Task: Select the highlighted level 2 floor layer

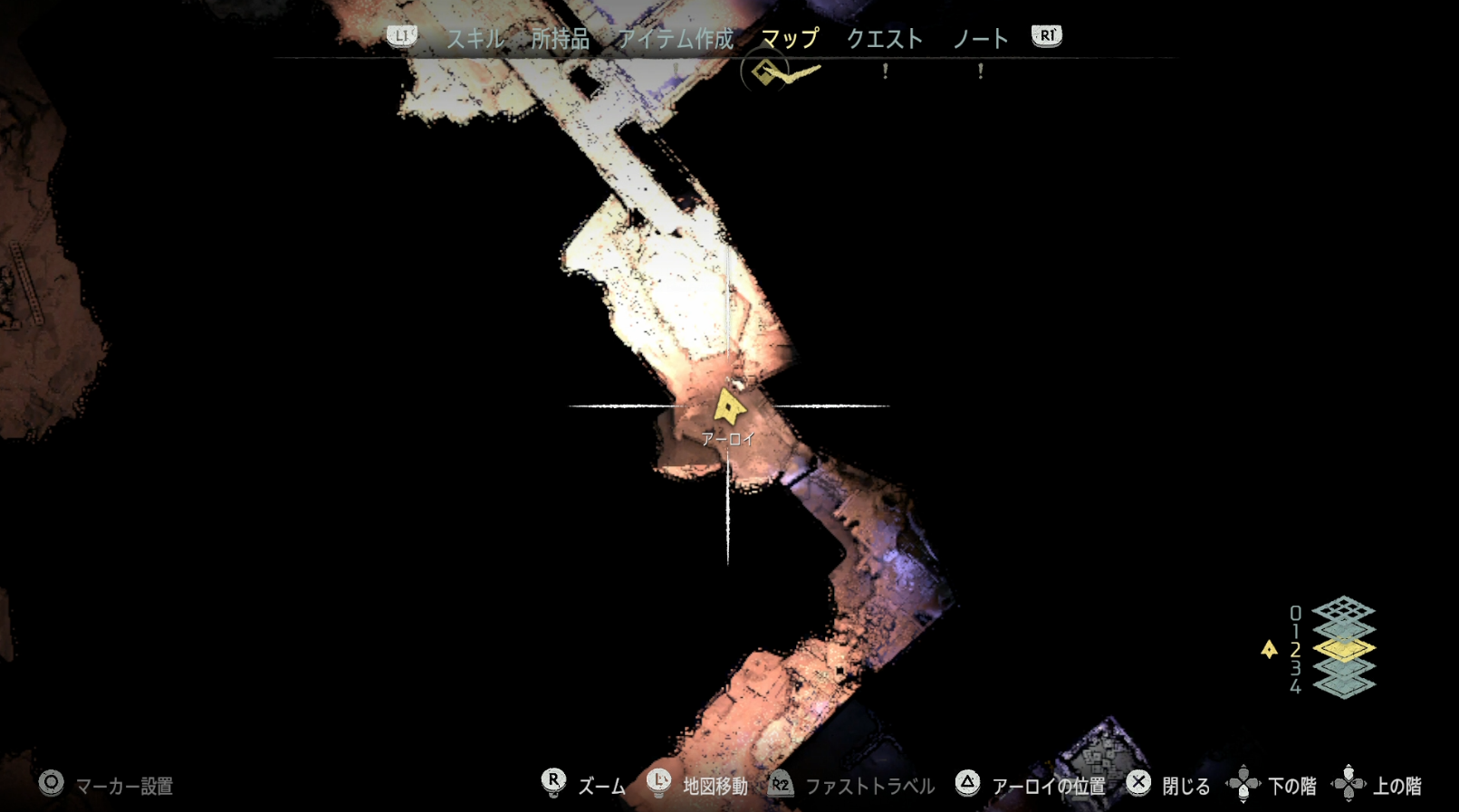Action: pyautogui.click(x=1343, y=648)
